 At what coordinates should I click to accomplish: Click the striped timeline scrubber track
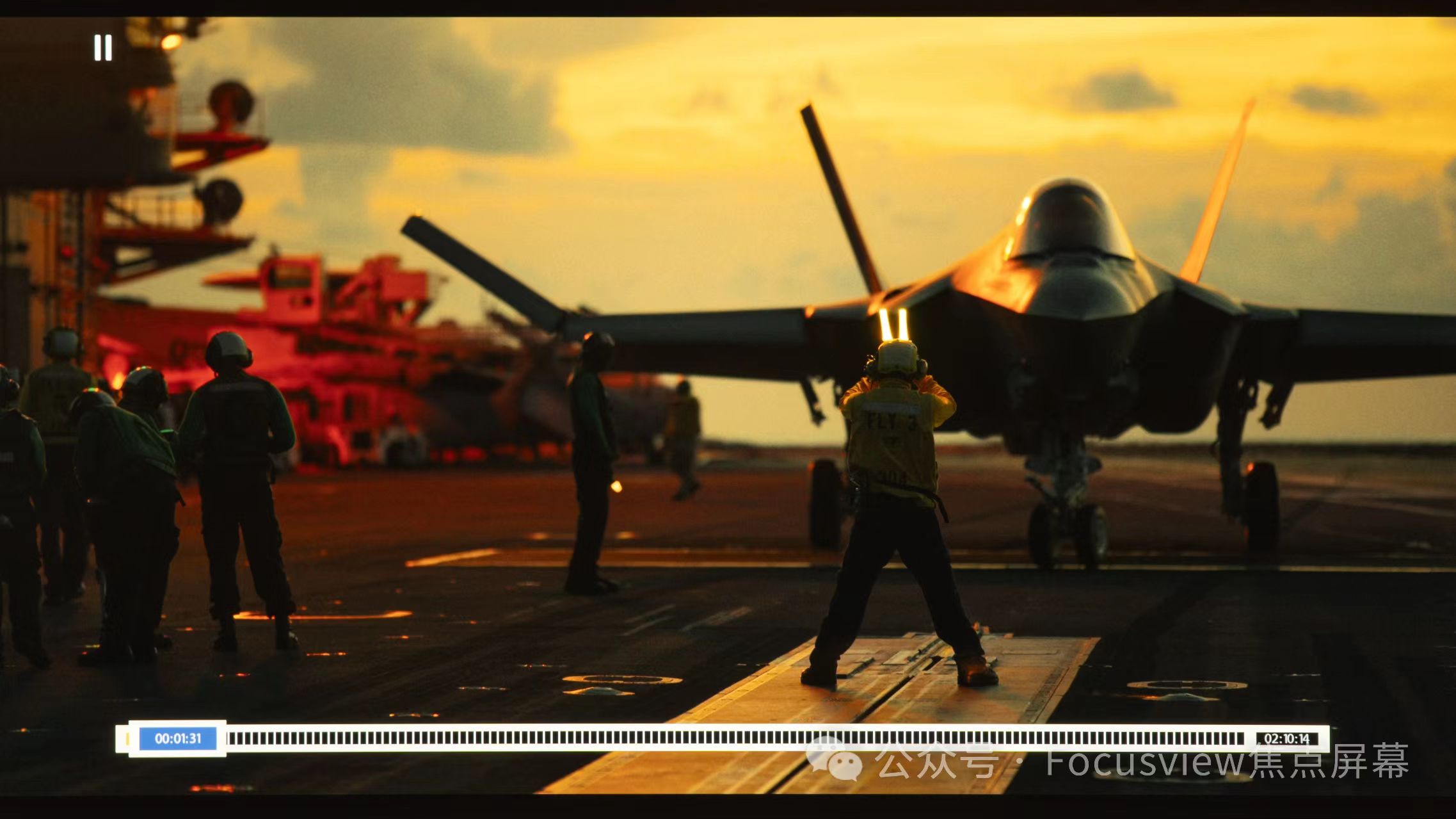tap(736, 738)
